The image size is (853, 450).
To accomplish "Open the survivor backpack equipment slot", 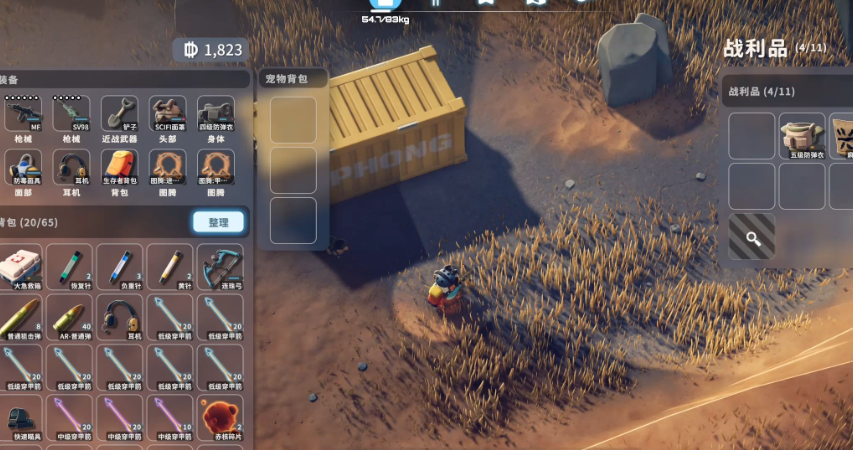I will click(x=119, y=168).
